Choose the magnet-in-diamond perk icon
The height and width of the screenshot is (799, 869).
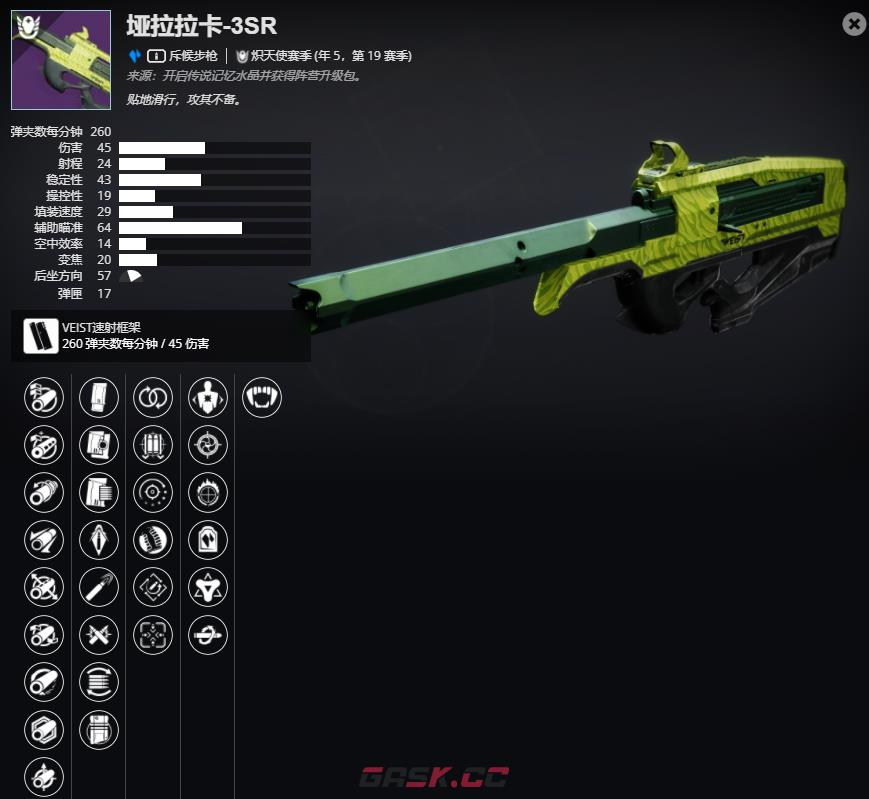point(153,587)
